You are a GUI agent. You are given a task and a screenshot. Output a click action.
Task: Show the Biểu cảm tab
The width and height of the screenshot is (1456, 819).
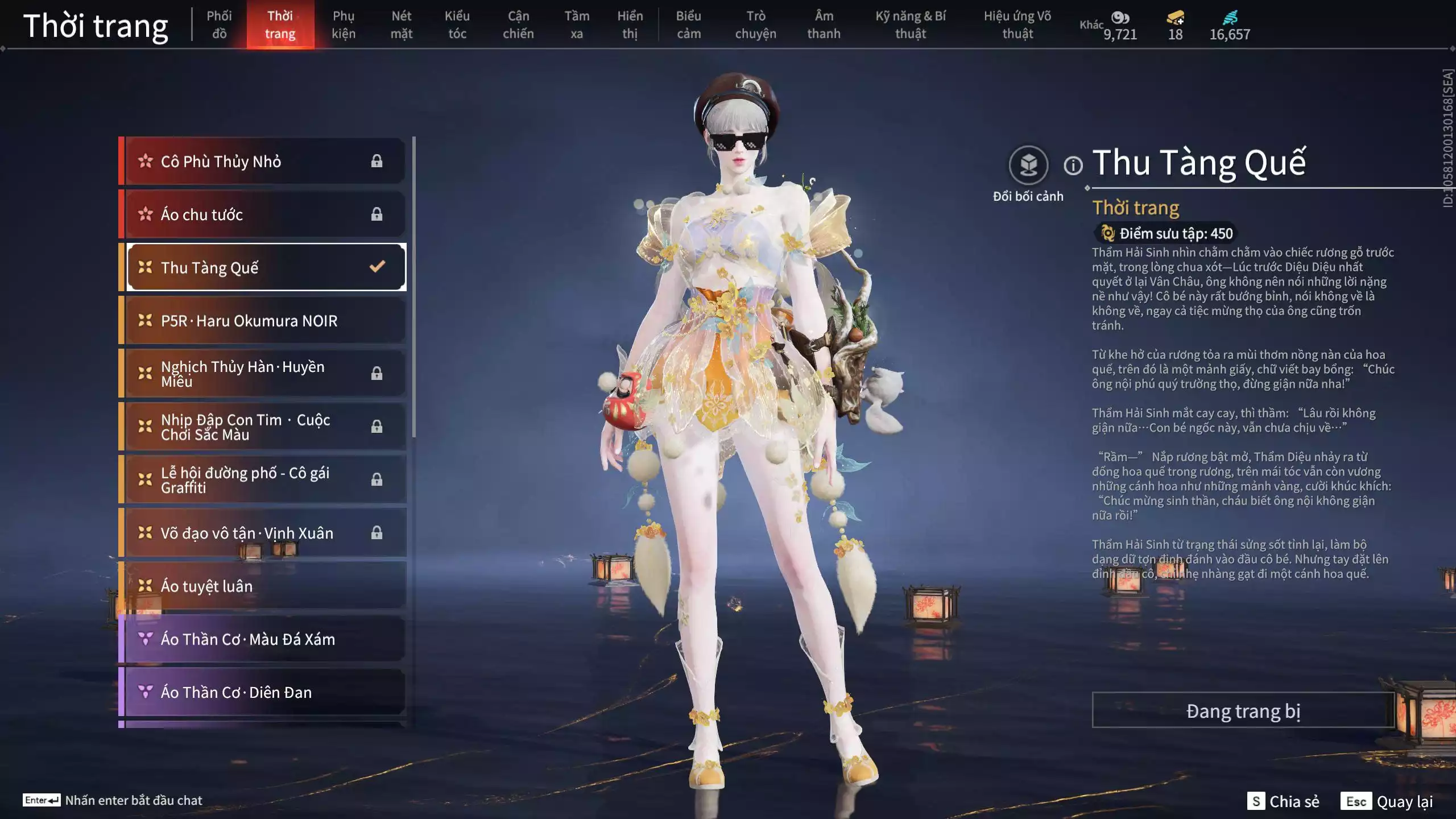pos(688,24)
